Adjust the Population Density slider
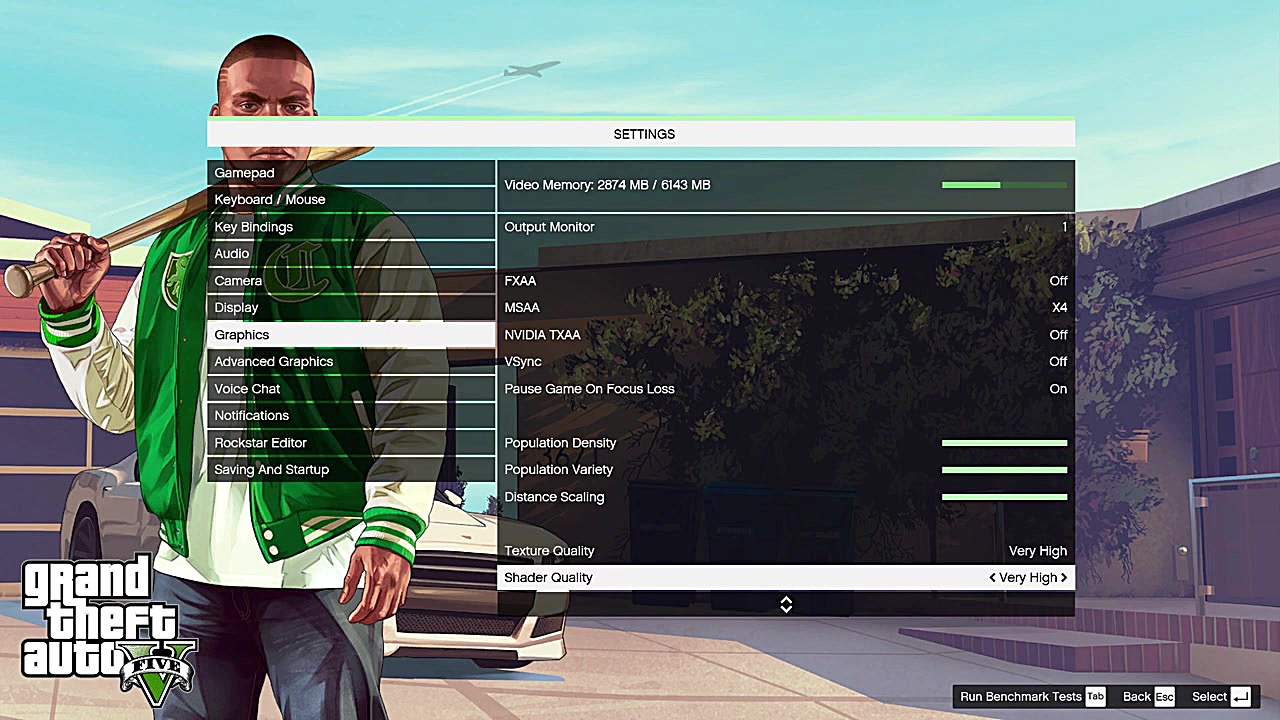This screenshot has height=720, width=1280. (1004, 443)
